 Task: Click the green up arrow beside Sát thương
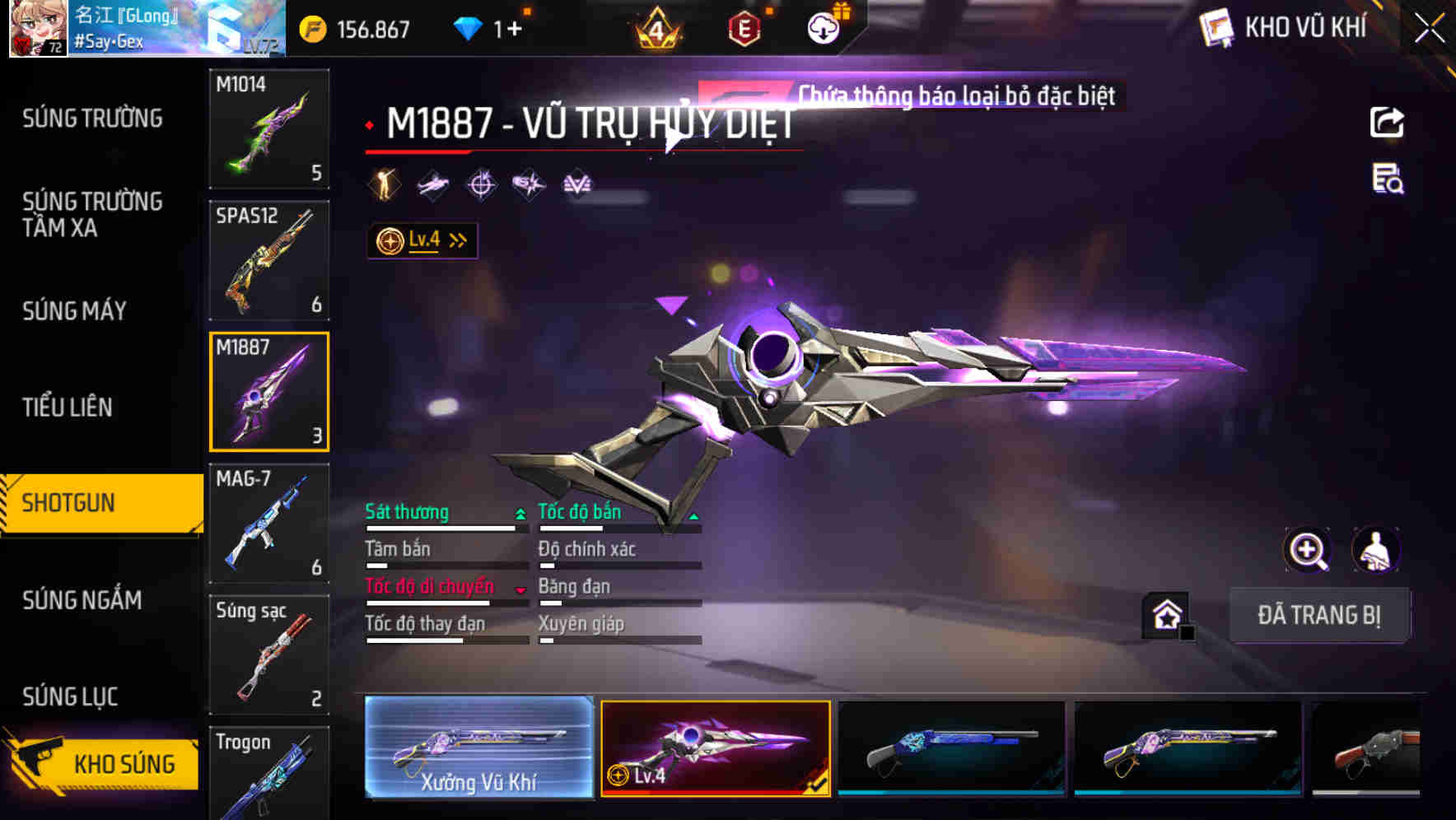pyautogui.click(x=519, y=512)
